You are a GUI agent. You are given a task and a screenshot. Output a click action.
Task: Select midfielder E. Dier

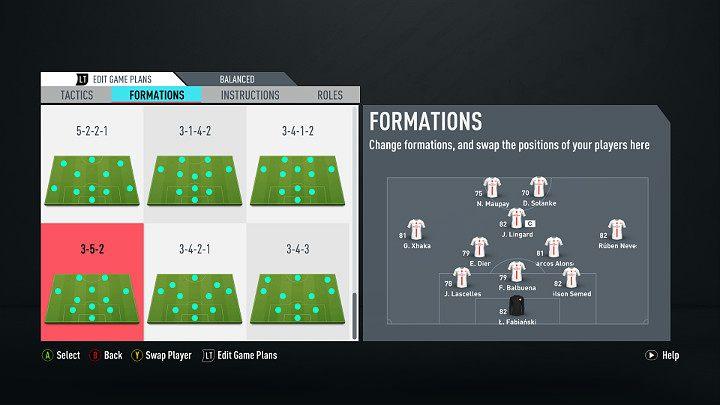[479, 248]
